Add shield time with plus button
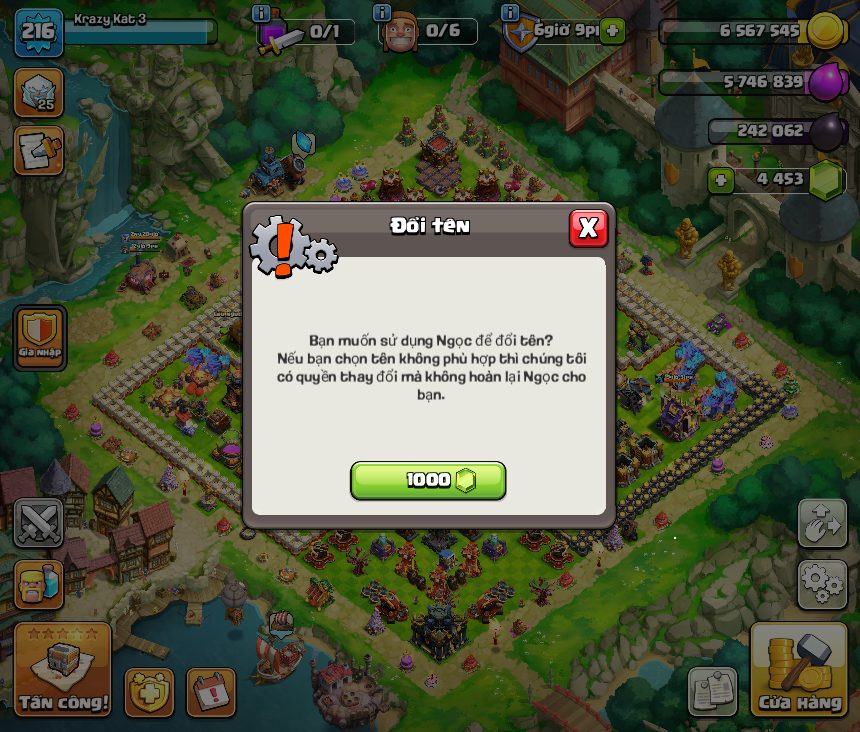 point(612,31)
